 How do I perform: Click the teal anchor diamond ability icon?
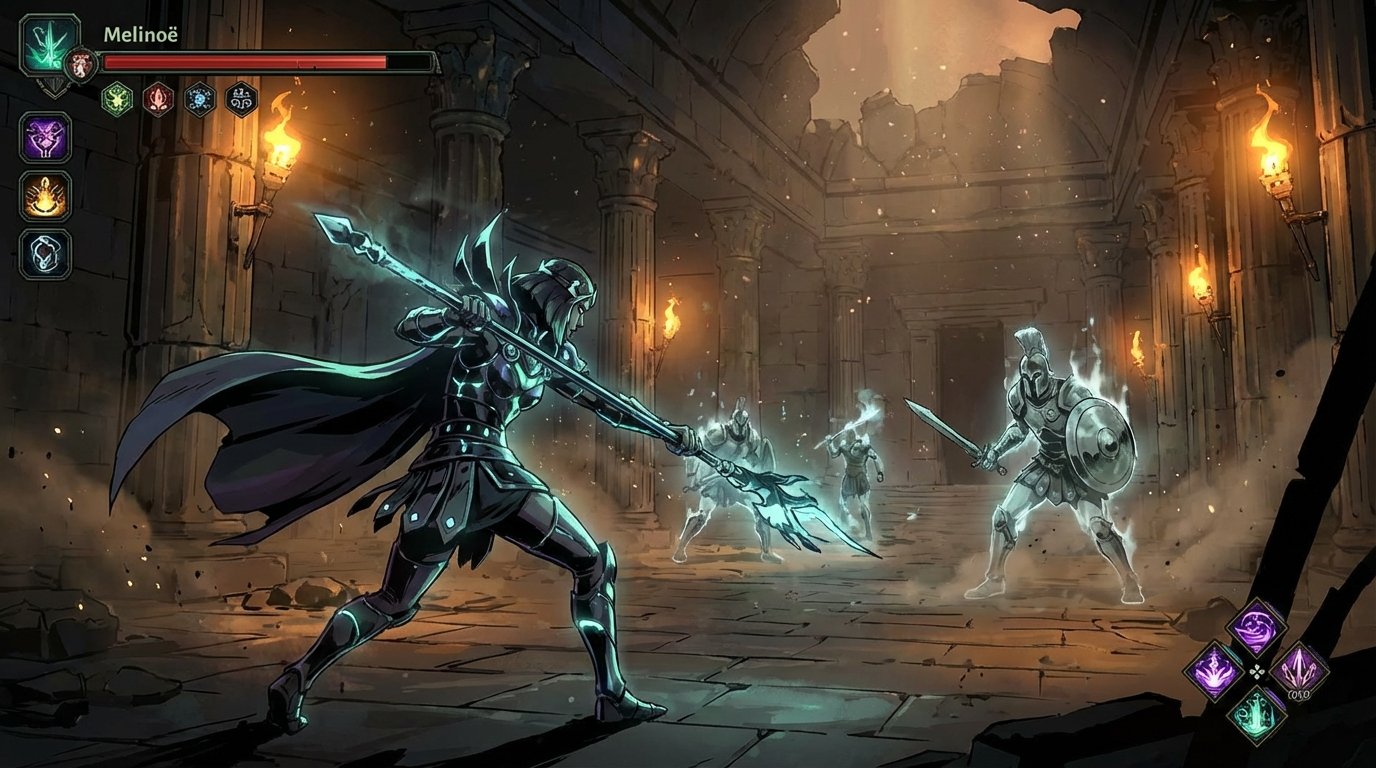[x=1258, y=715]
